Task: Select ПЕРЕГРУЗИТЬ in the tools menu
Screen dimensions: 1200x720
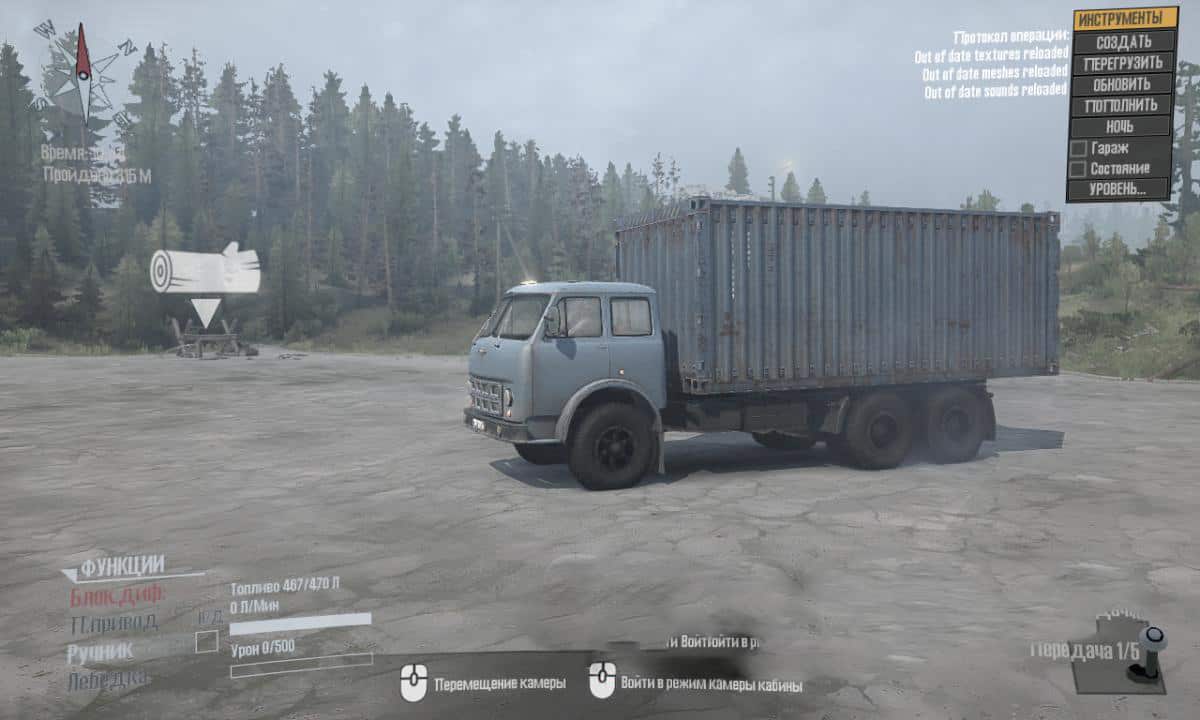Action: pos(1122,62)
